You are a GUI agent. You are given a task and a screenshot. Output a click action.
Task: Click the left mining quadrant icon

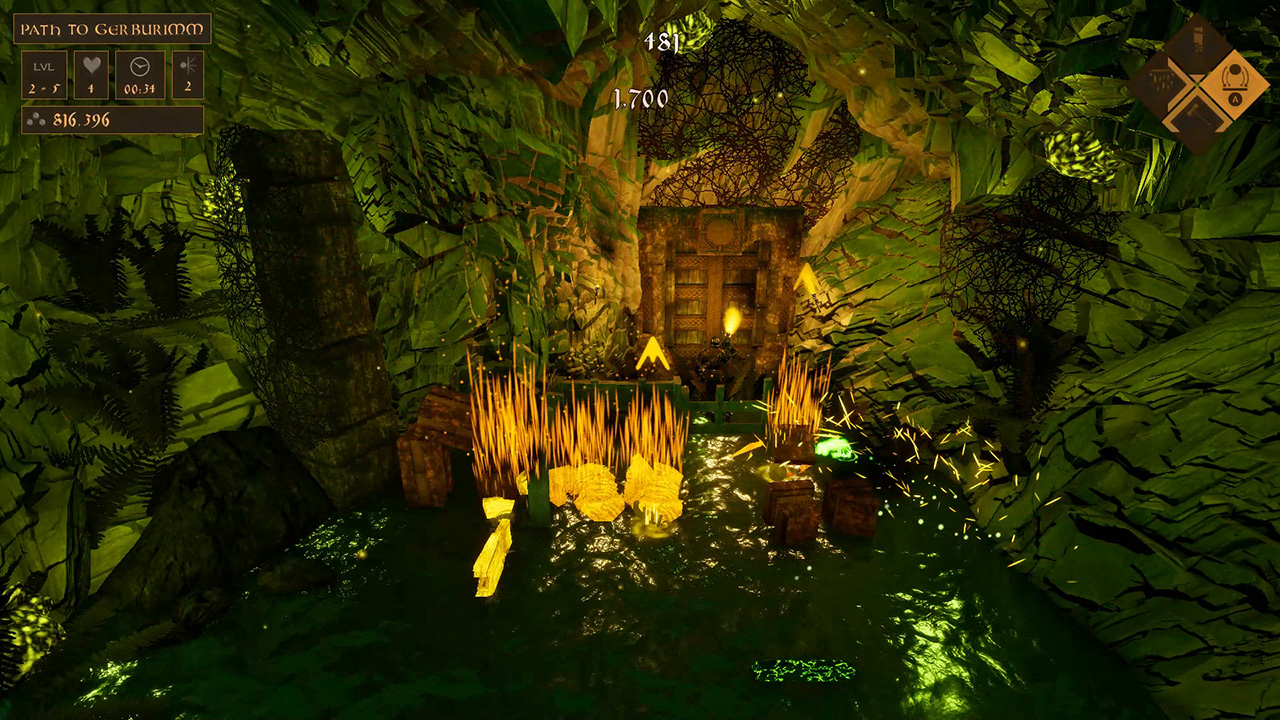click(1162, 78)
